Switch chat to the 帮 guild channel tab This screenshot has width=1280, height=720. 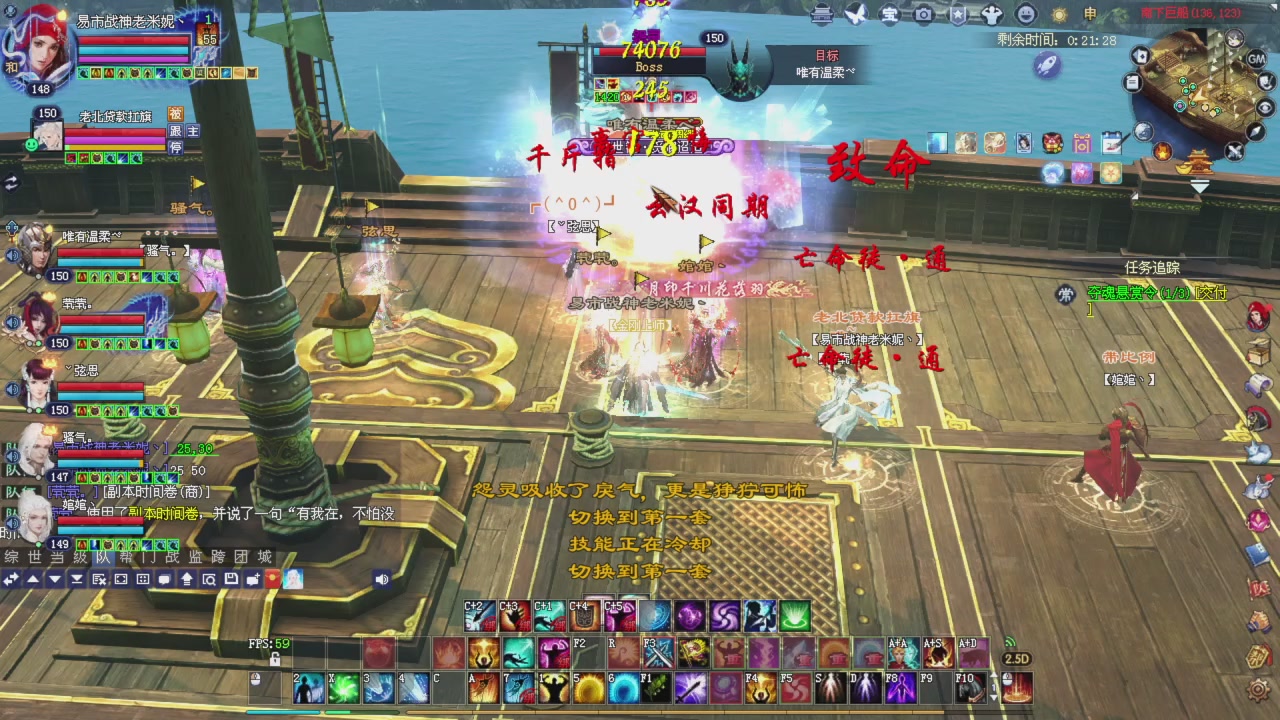(x=125, y=557)
